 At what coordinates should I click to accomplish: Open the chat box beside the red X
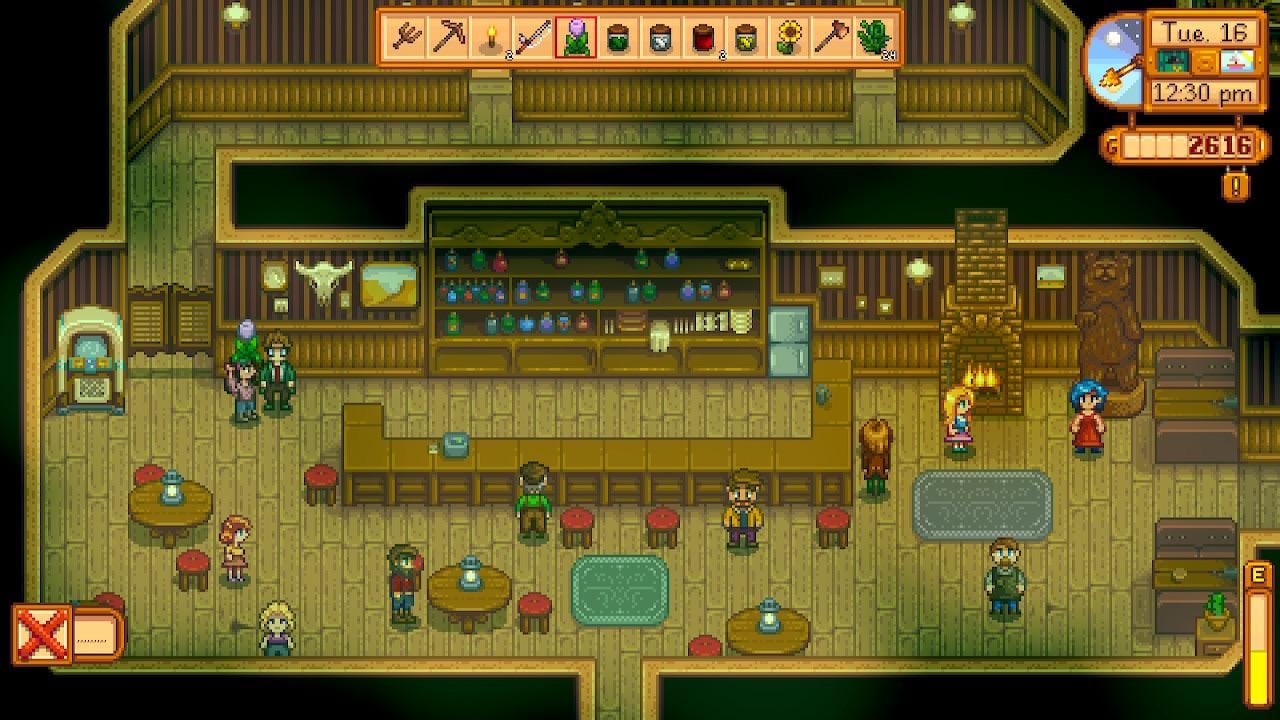point(98,634)
